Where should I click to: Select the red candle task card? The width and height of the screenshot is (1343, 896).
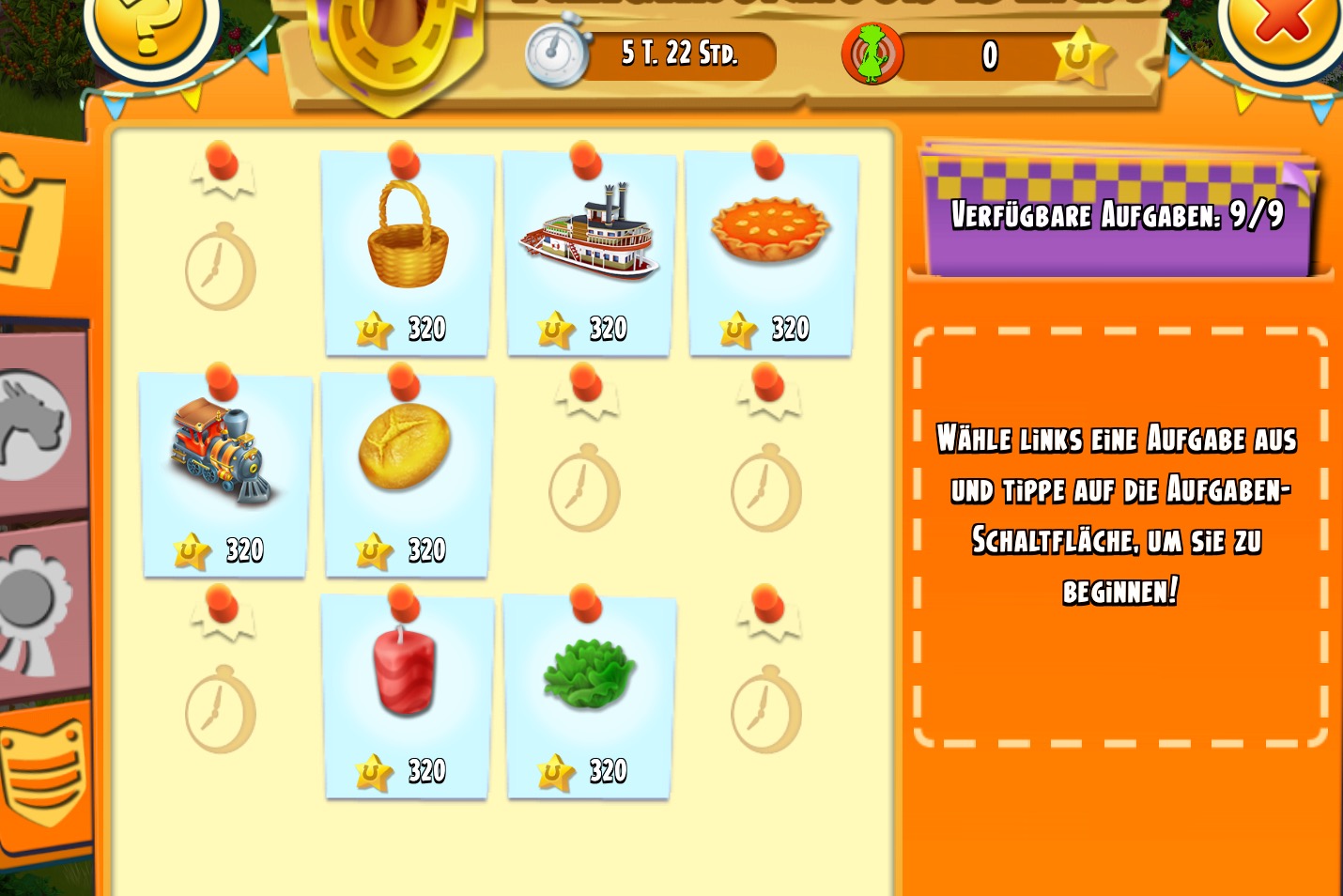(407, 696)
